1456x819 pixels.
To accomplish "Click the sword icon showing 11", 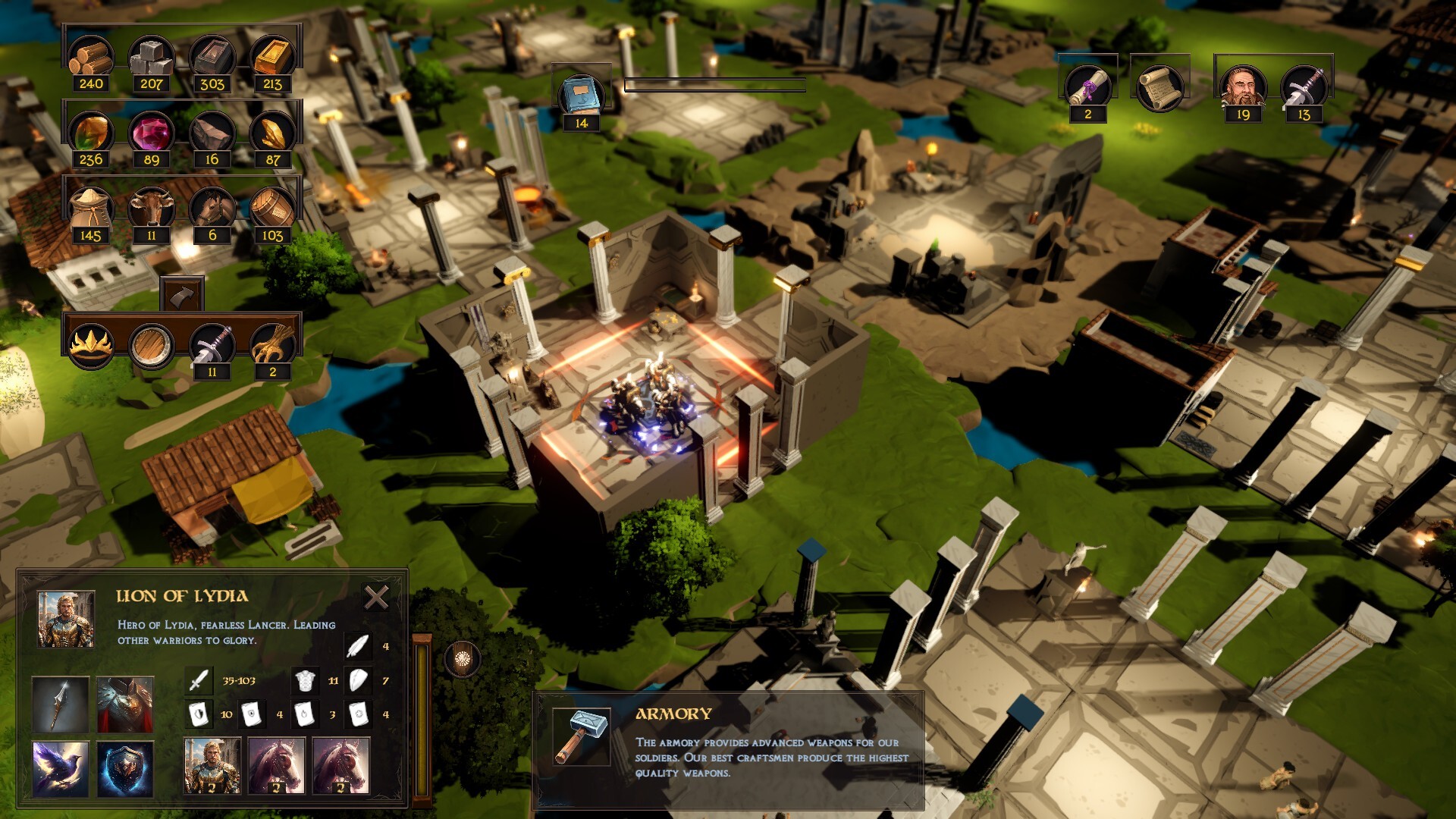I will (x=212, y=345).
